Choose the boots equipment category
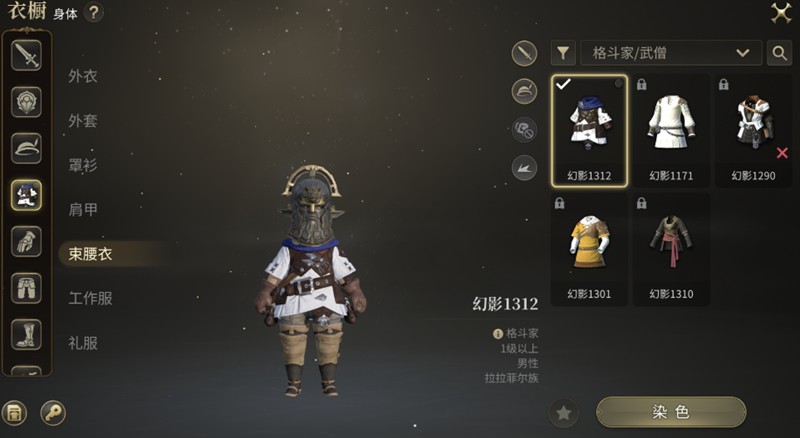This screenshot has width=800, height=438. tap(26, 333)
